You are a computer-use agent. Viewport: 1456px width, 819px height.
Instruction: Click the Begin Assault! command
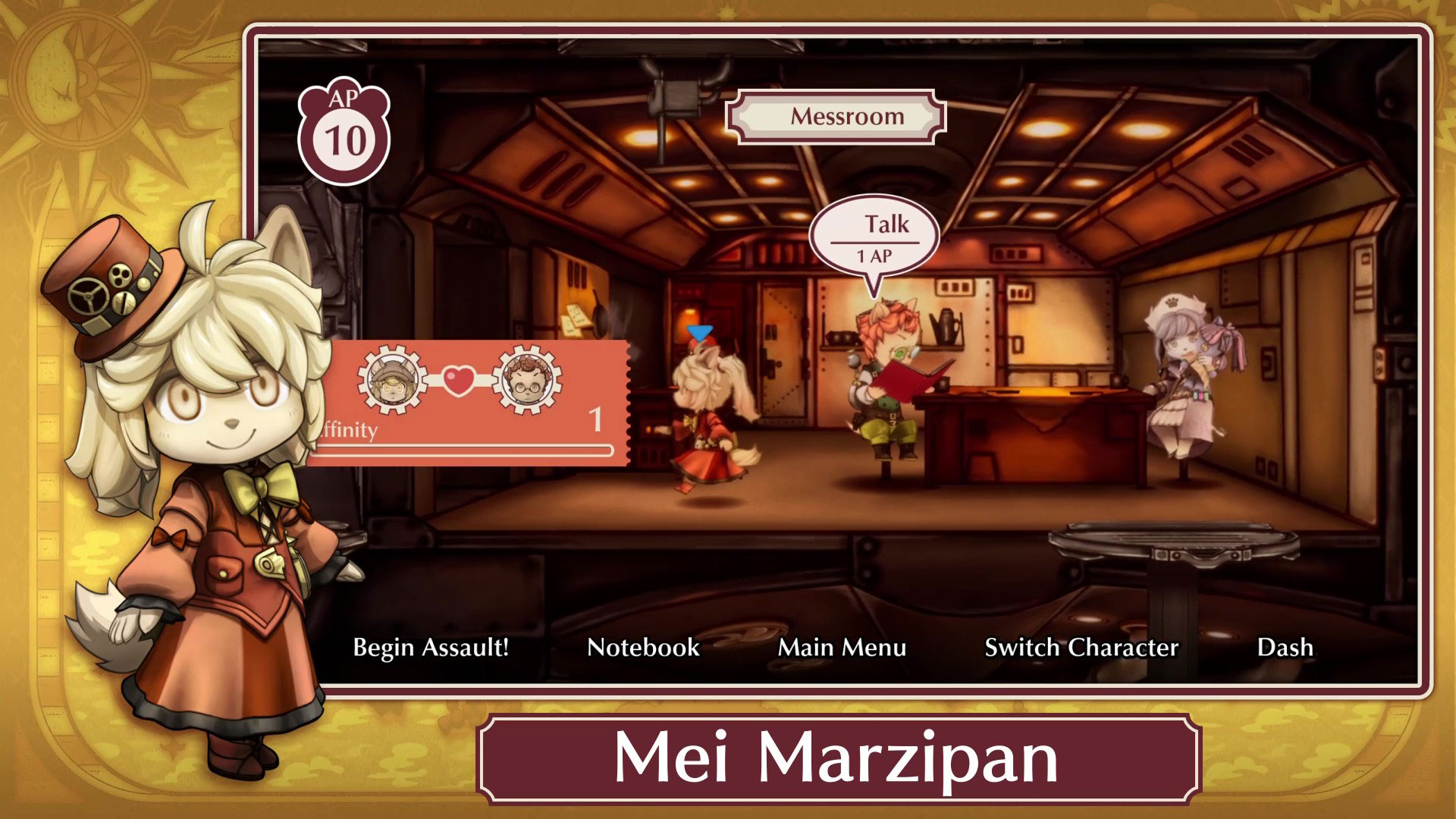click(430, 648)
